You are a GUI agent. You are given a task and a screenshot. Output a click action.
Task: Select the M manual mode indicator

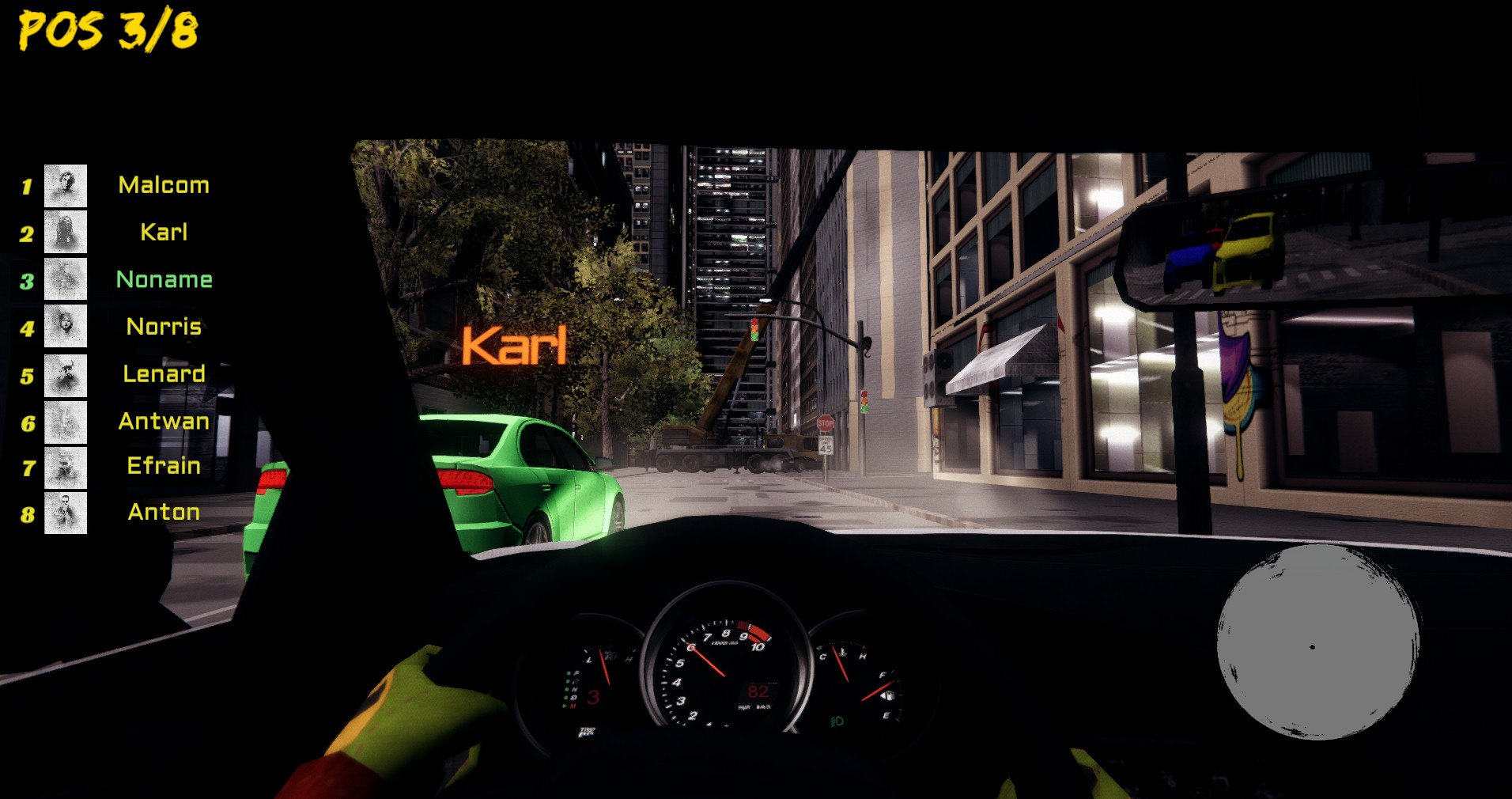click(573, 706)
